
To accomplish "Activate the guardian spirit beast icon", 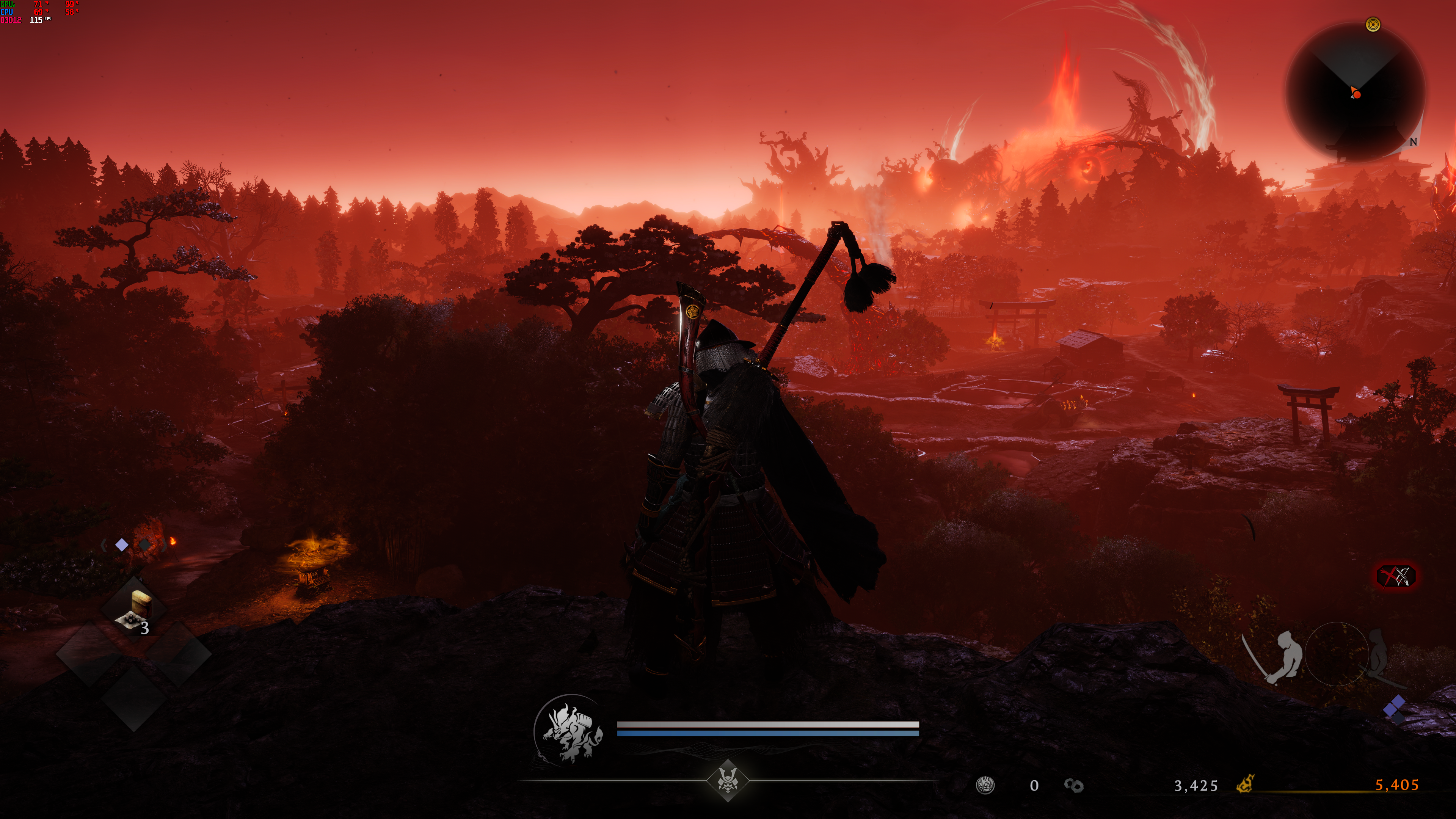I will 571,731.
